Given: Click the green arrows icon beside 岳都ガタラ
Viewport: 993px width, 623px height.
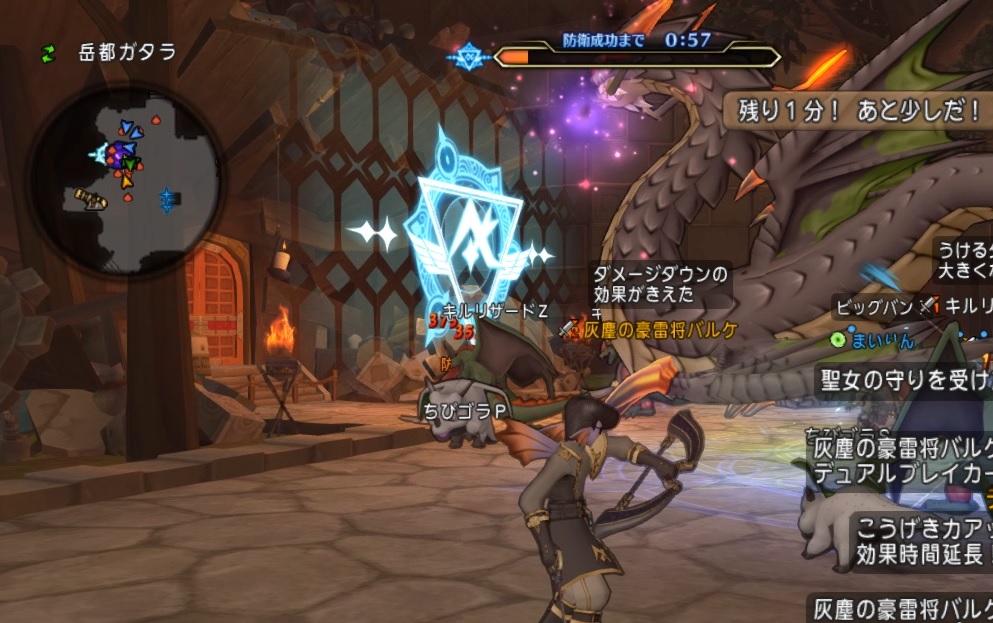Looking at the screenshot, I should pos(48,53).
